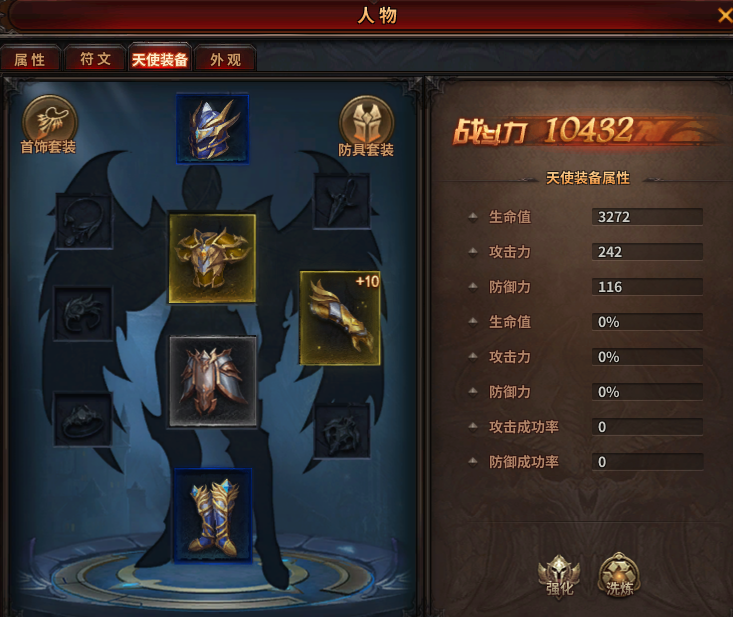Viewport: 733px width, 617px height.
Task: Close the character window
Action: [724, 15]
